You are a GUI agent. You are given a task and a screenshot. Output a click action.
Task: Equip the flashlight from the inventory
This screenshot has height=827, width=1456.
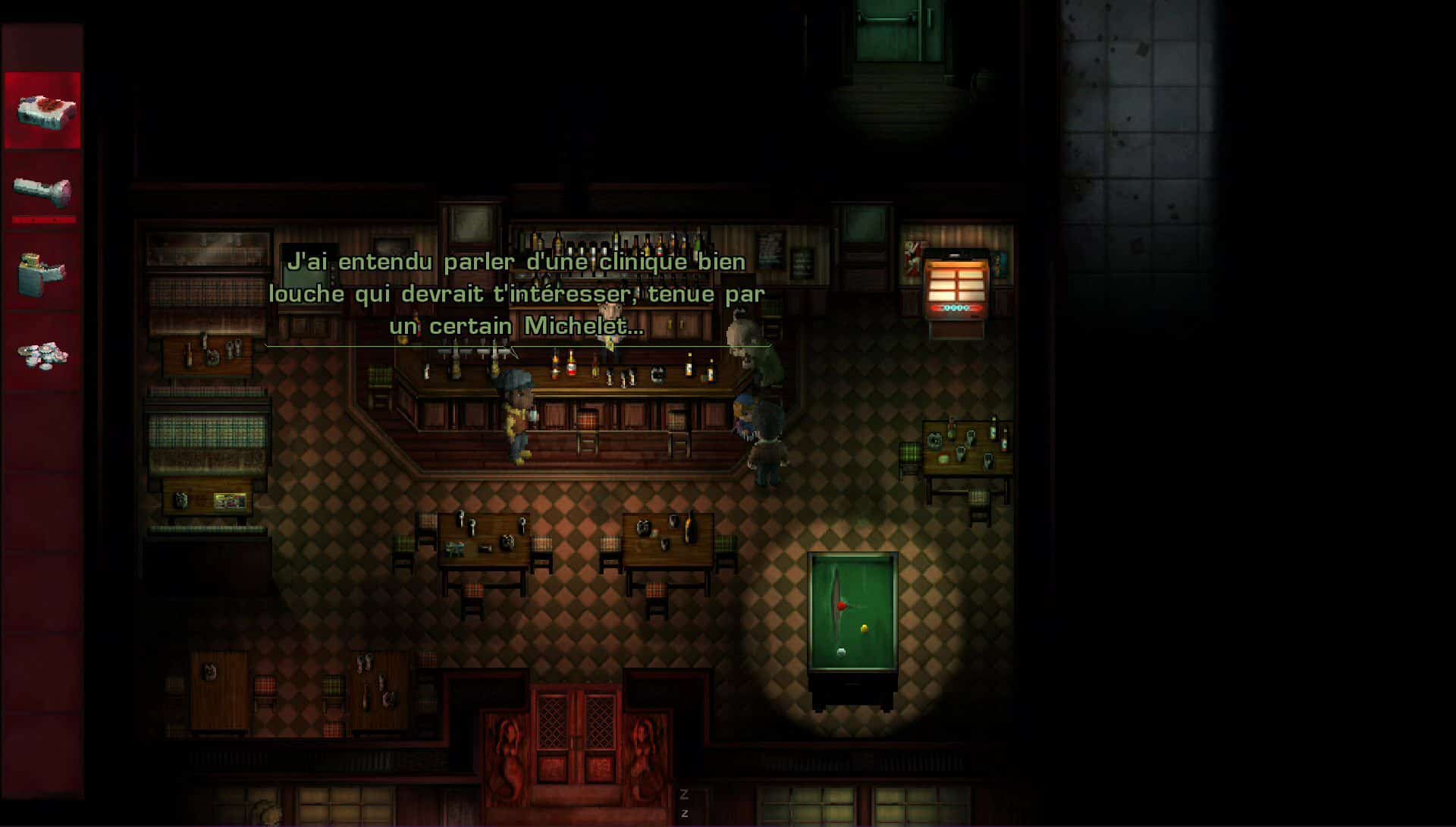(x=43, y=191)
